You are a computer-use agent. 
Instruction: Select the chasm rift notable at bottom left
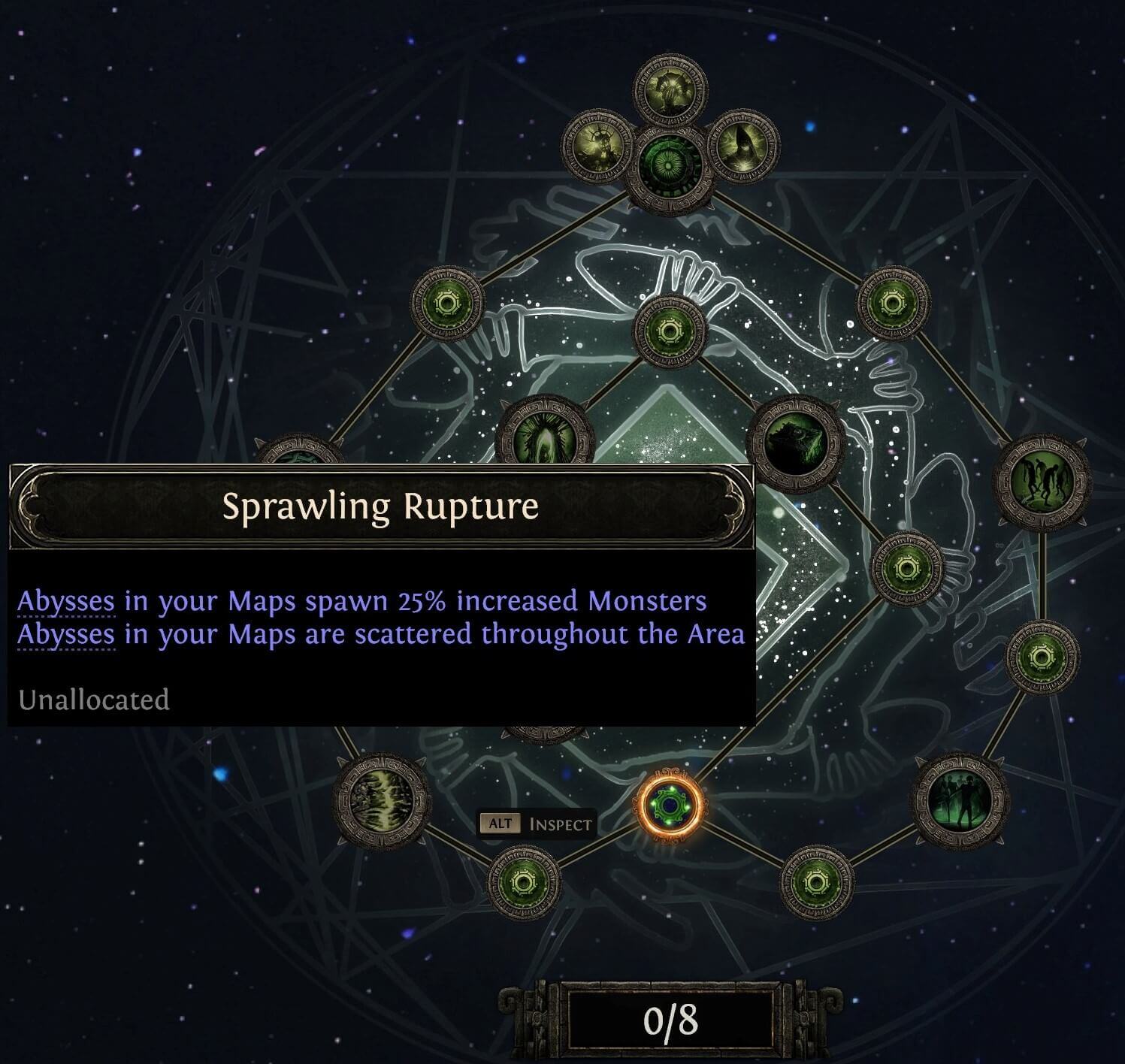[x=383, y=800]
